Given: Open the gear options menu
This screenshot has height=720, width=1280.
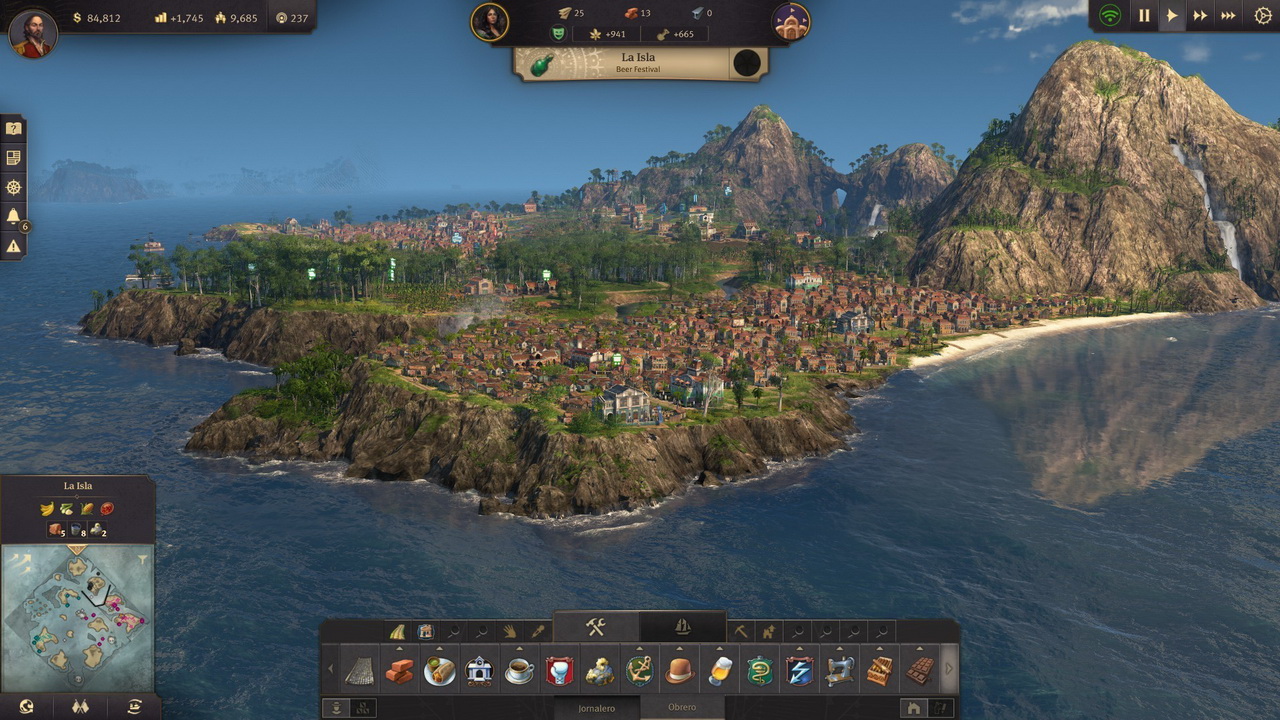Looking at the screenshot, I should 1263,16.
